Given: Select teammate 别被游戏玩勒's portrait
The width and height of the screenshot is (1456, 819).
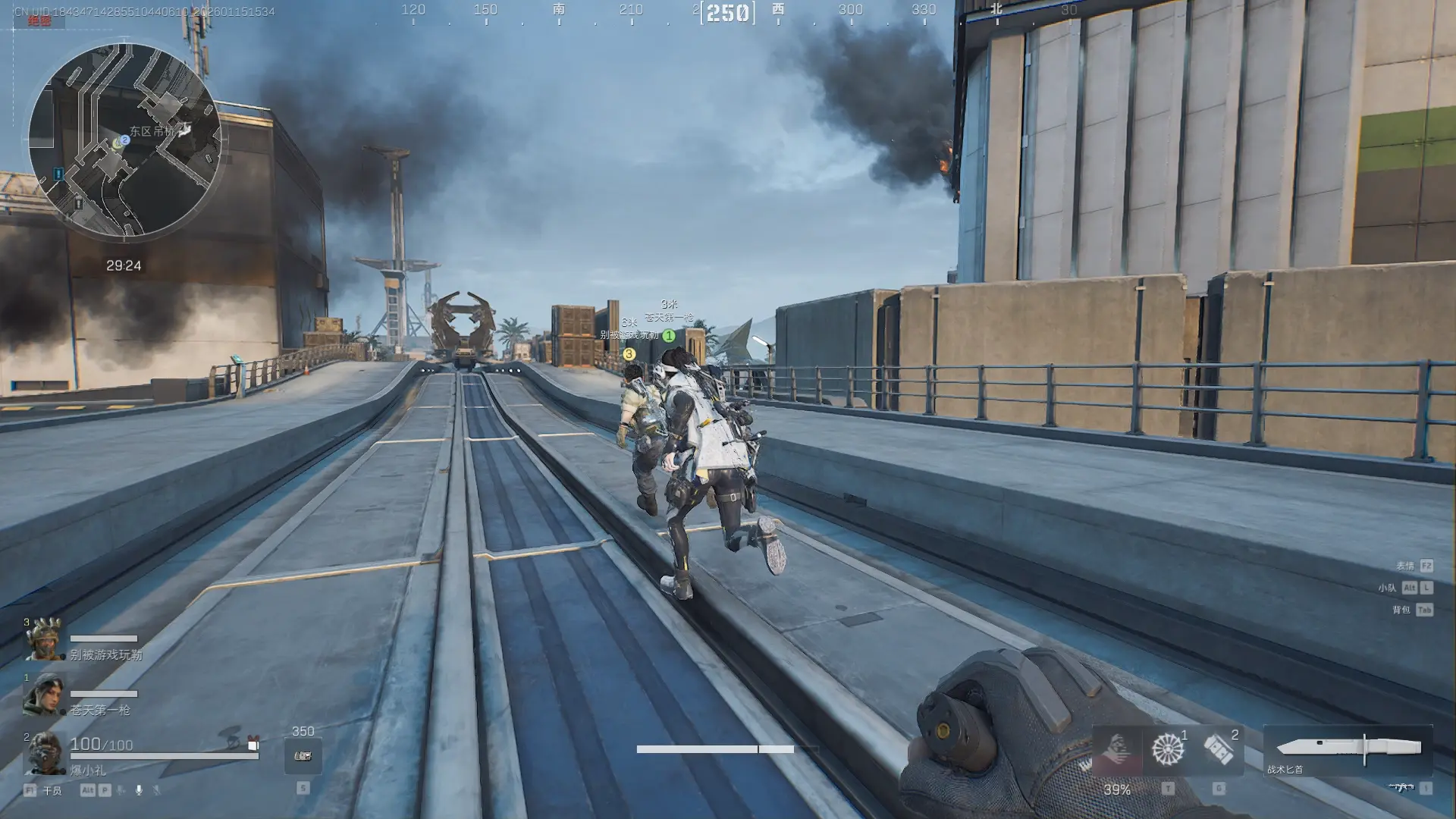Looking at the screenshot, I should (x=45, y=640).
